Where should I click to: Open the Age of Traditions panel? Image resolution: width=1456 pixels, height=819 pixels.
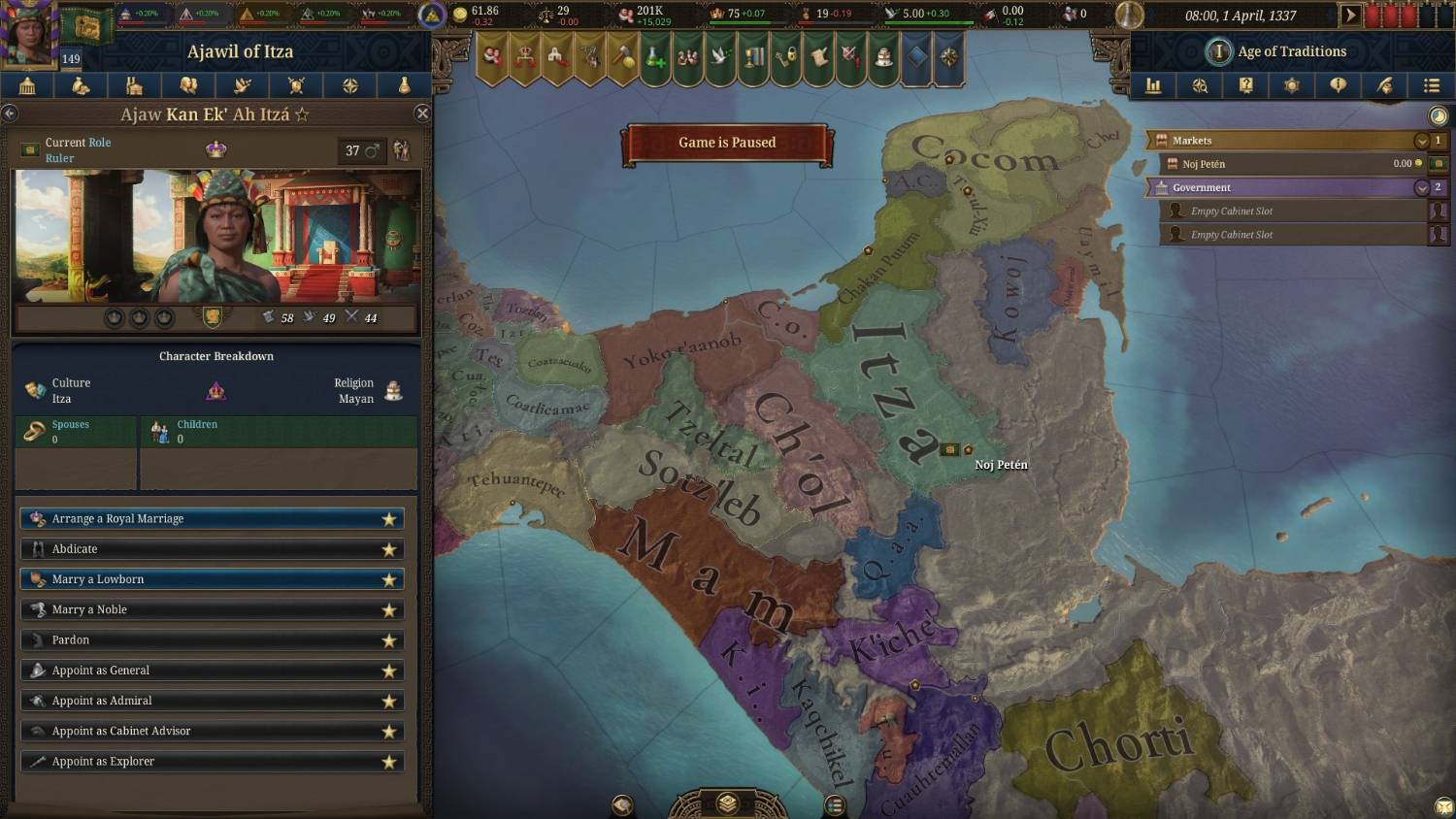(1291, 51)
